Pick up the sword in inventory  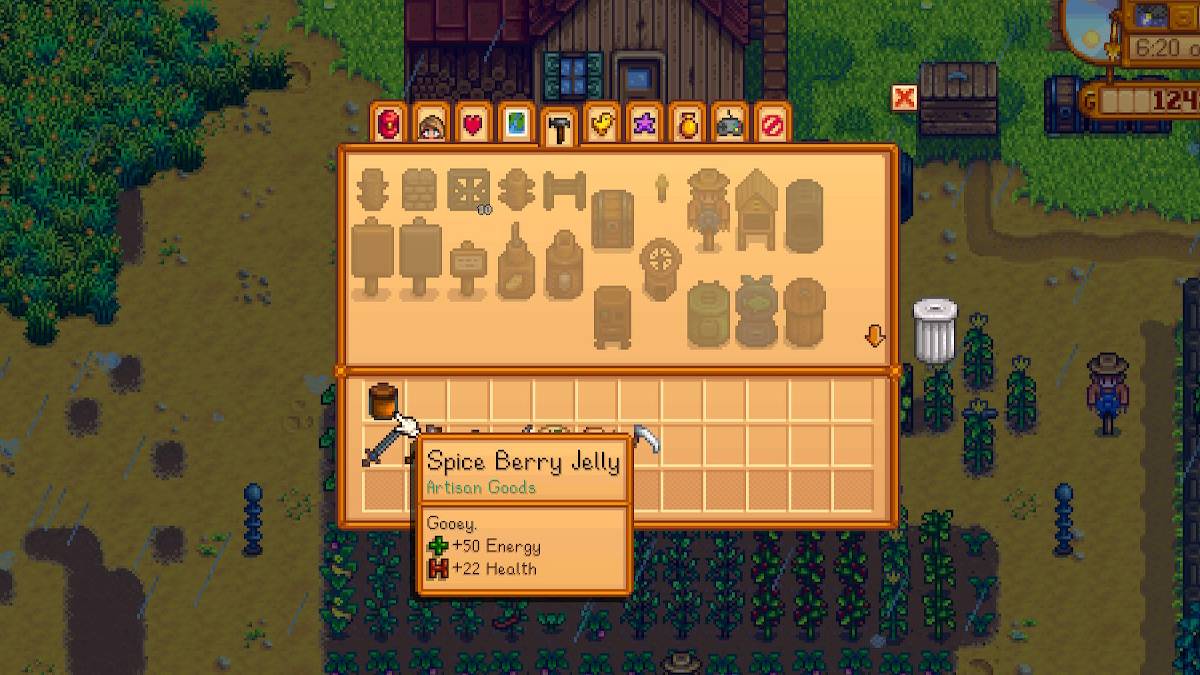pyautogui.click(x=381, y=446)
